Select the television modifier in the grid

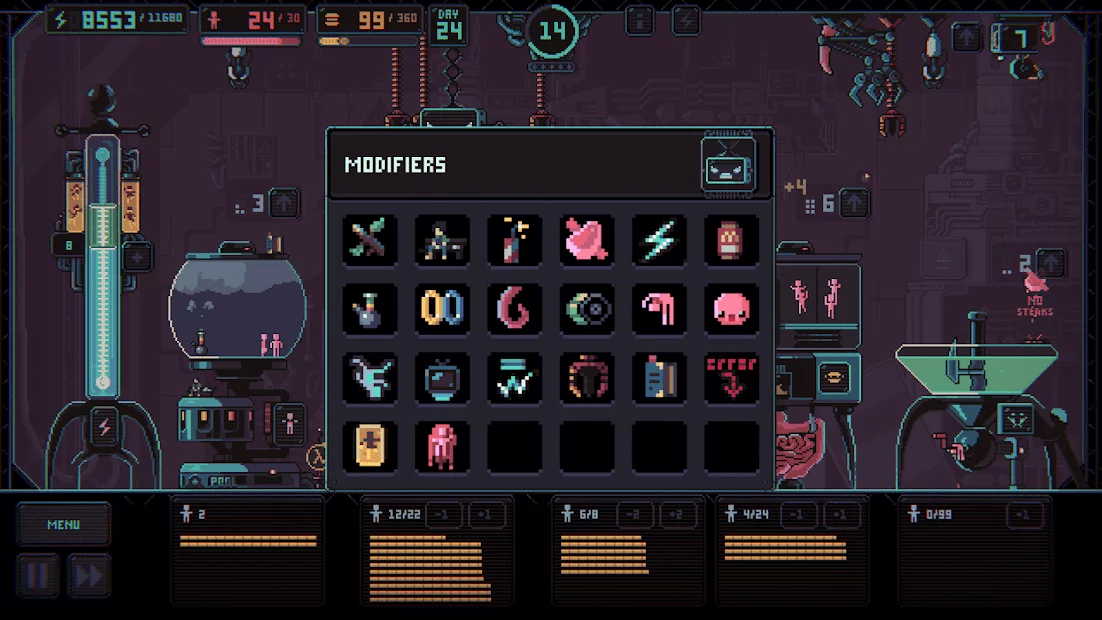(442, 377)
